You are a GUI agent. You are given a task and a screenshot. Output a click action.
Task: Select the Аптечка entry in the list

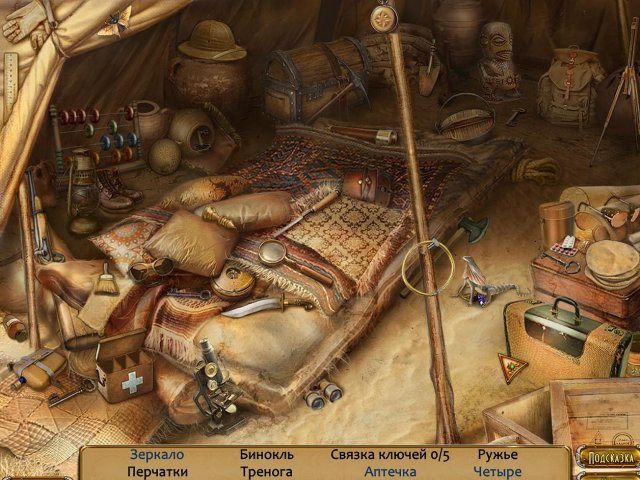[x=390, y=472]
